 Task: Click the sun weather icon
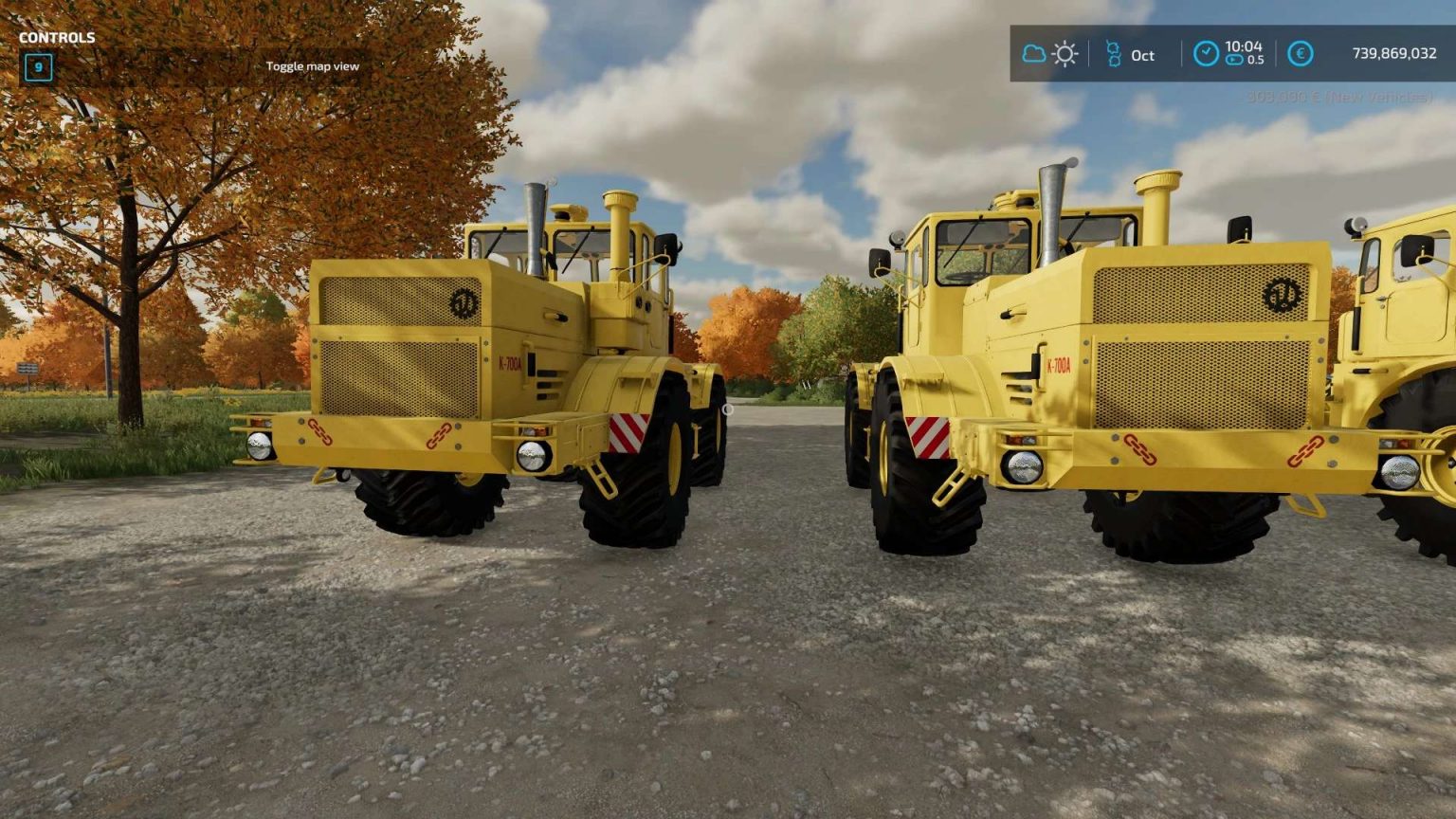[1065, 54]
